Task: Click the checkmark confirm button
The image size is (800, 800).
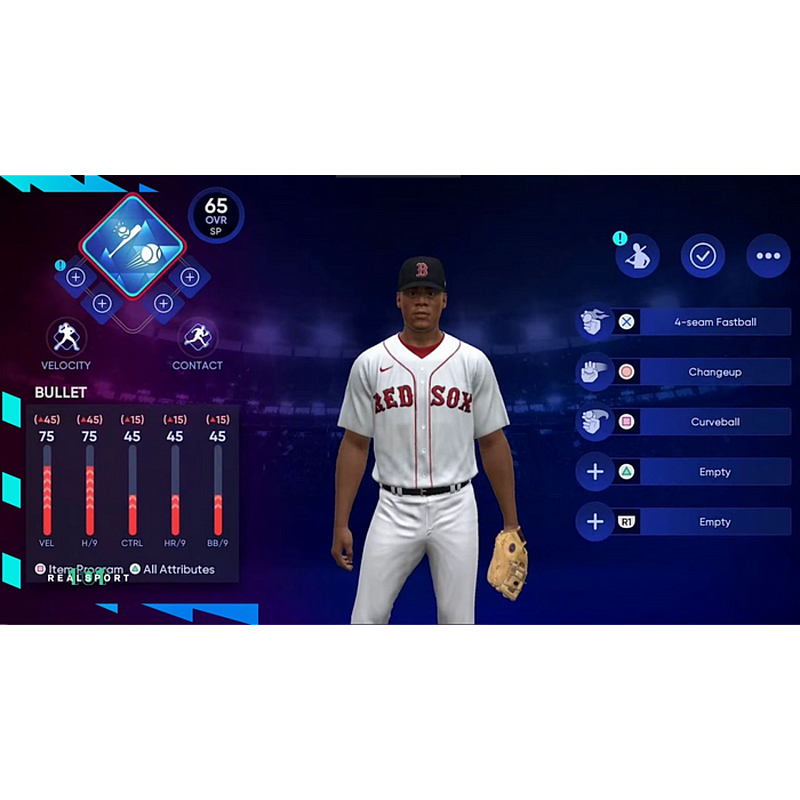Action: tap(703, 256)
